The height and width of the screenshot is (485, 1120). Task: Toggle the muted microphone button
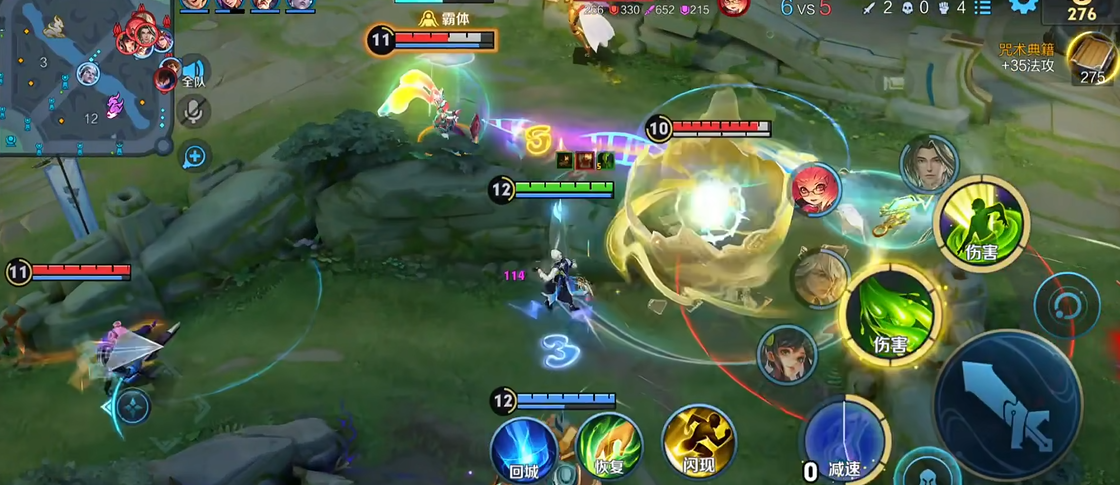193,112
